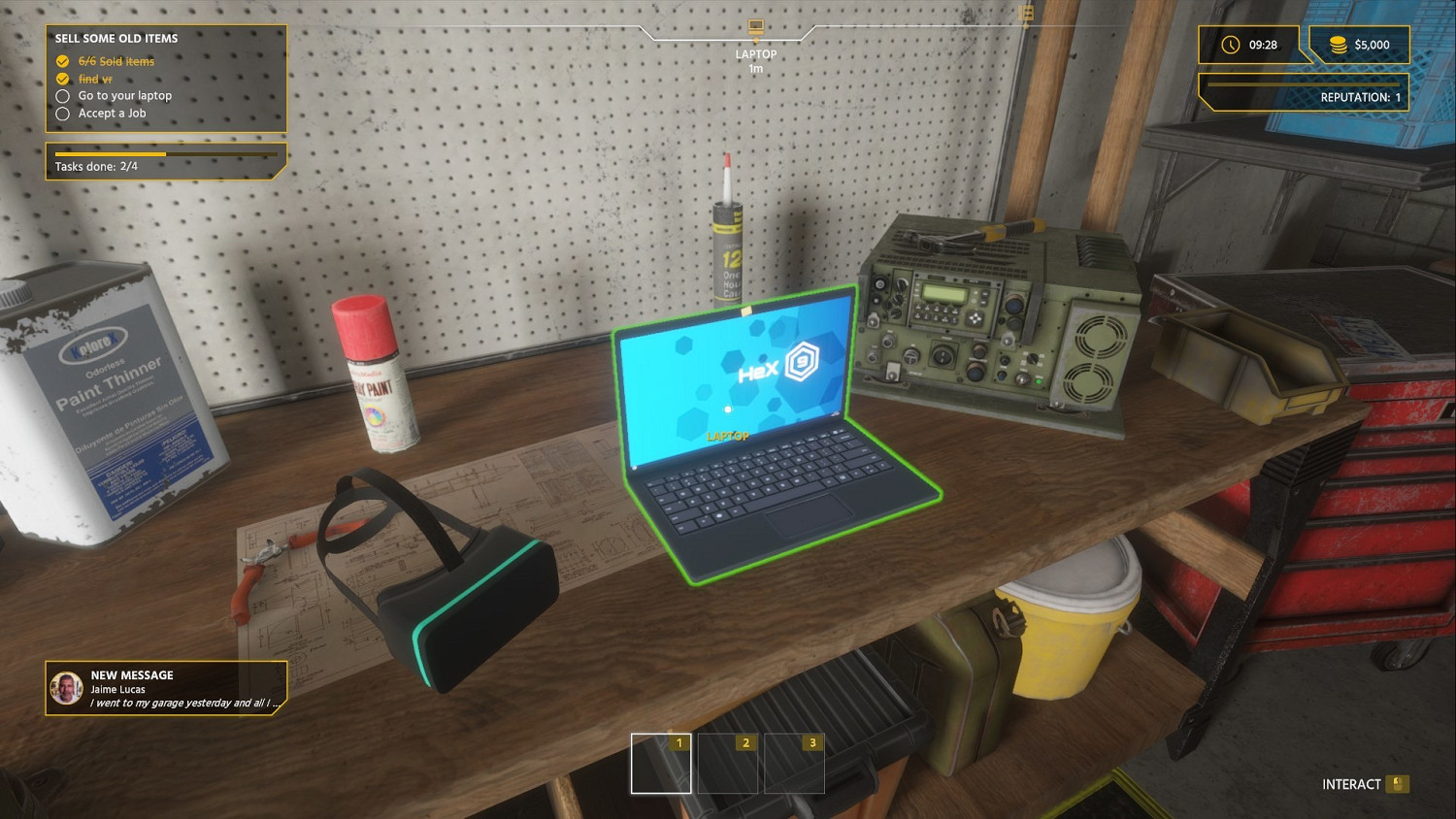
Task: Select hotbar slot 2
Action: 727,763
